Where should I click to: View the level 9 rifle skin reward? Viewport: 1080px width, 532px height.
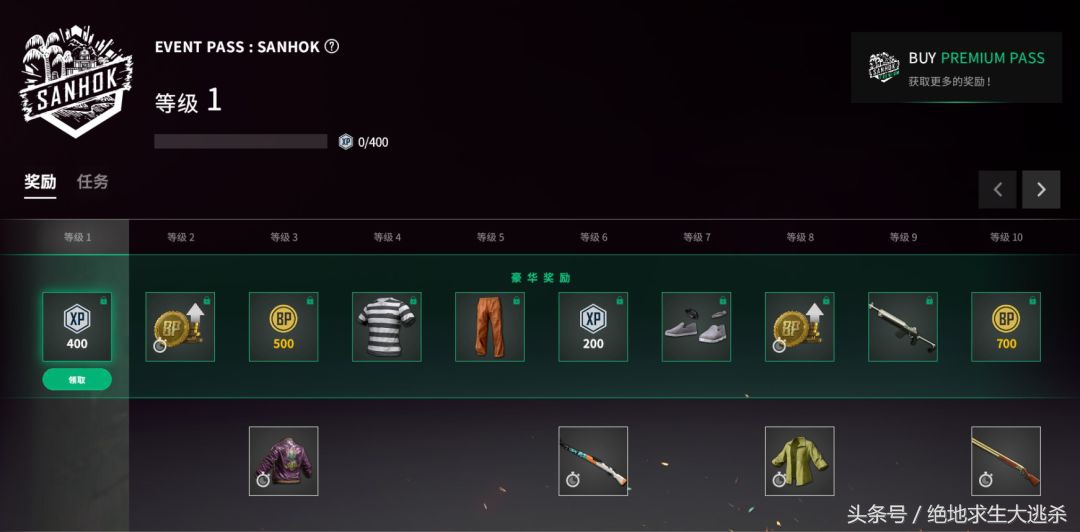click(902, 327)
